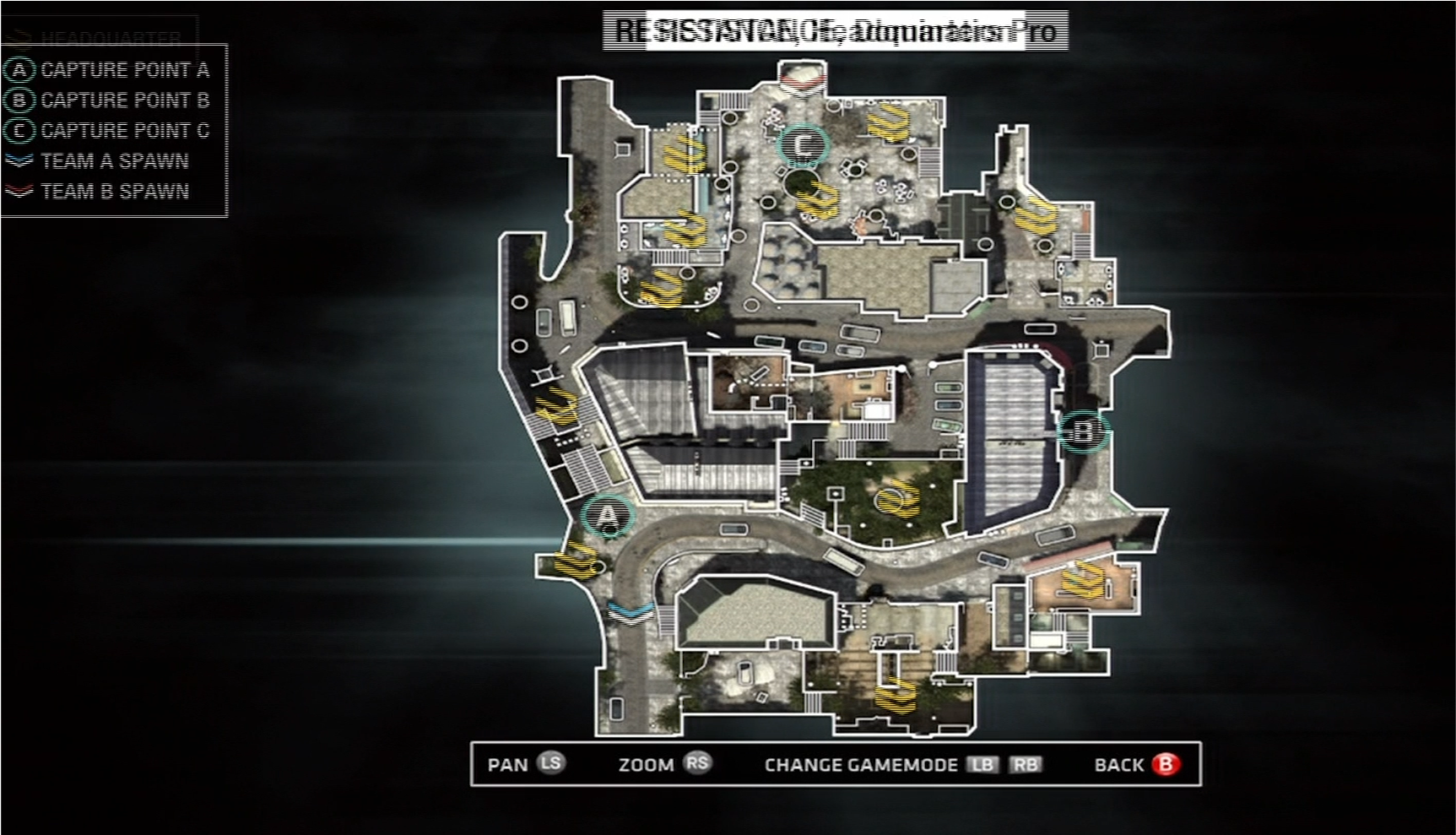Select capture point B marker on the map

click(x=1083, y=431)
